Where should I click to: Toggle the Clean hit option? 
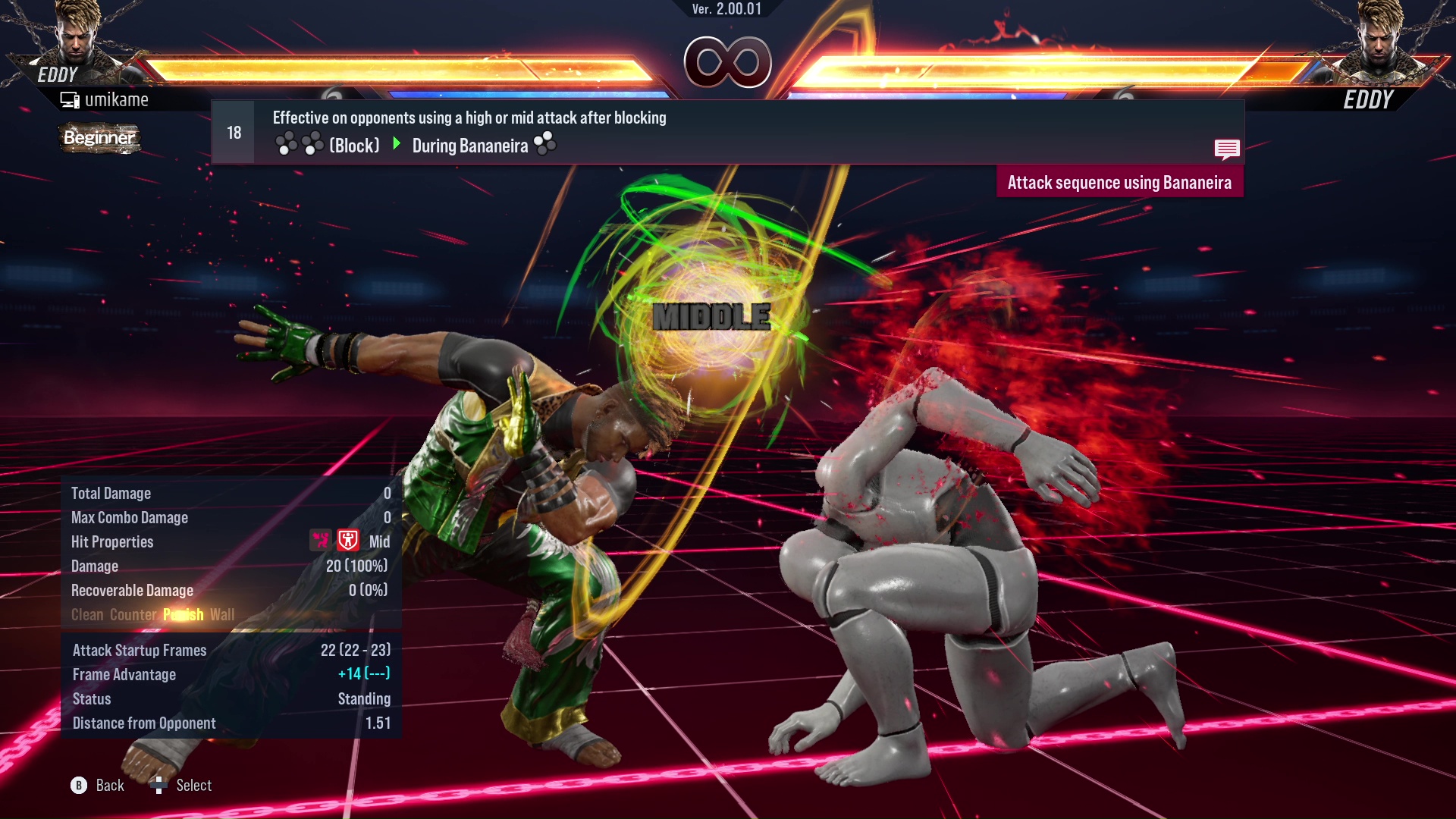click(x=86, y=614)
